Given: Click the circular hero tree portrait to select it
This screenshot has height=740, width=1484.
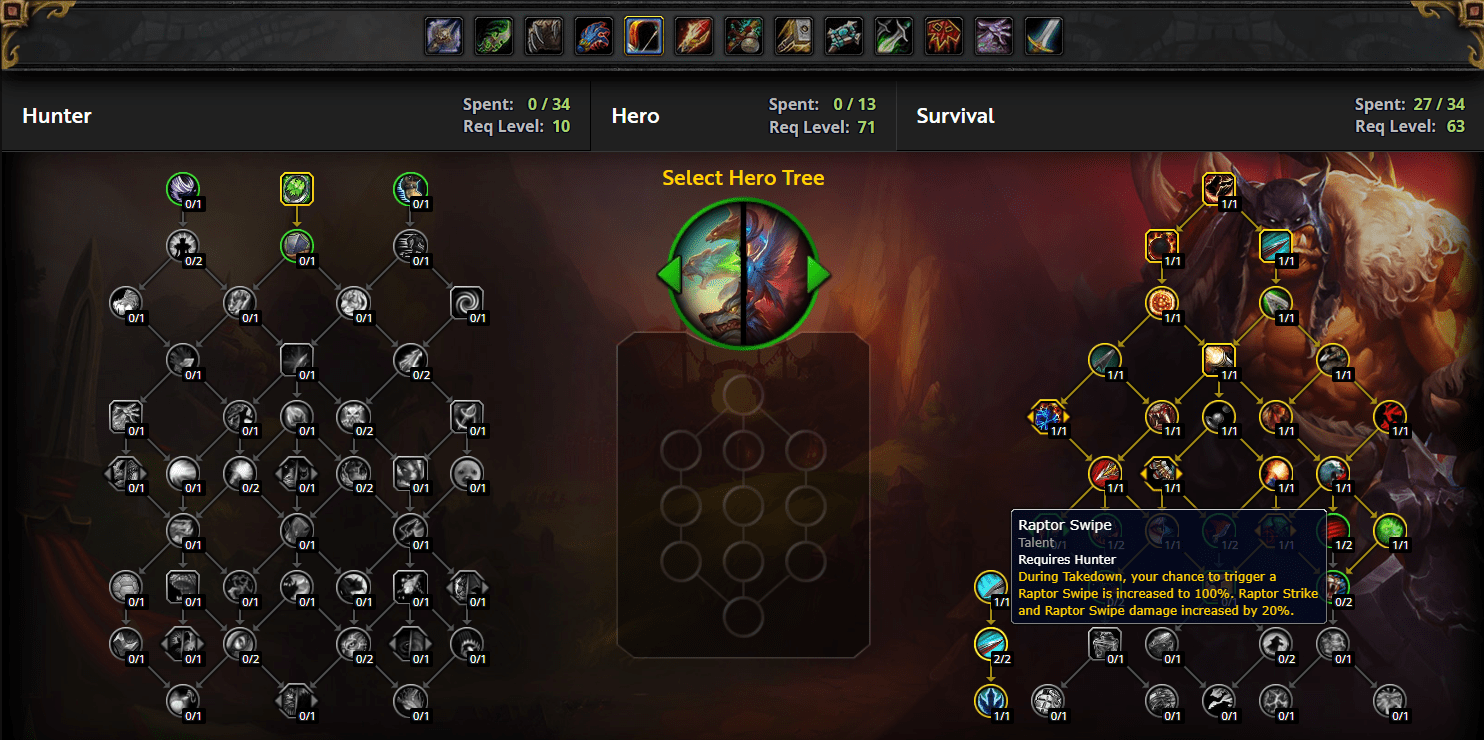Looking at the screenshot, I should (x=744, y=272).
